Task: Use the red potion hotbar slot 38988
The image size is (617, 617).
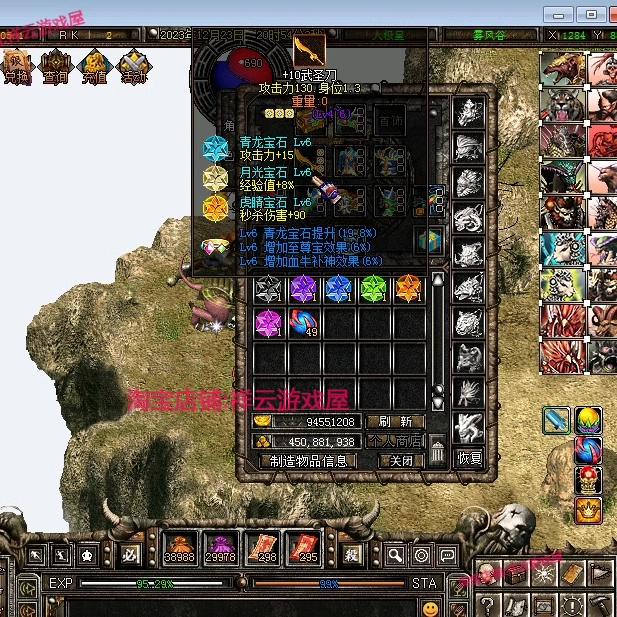Action: pos(180,548)
